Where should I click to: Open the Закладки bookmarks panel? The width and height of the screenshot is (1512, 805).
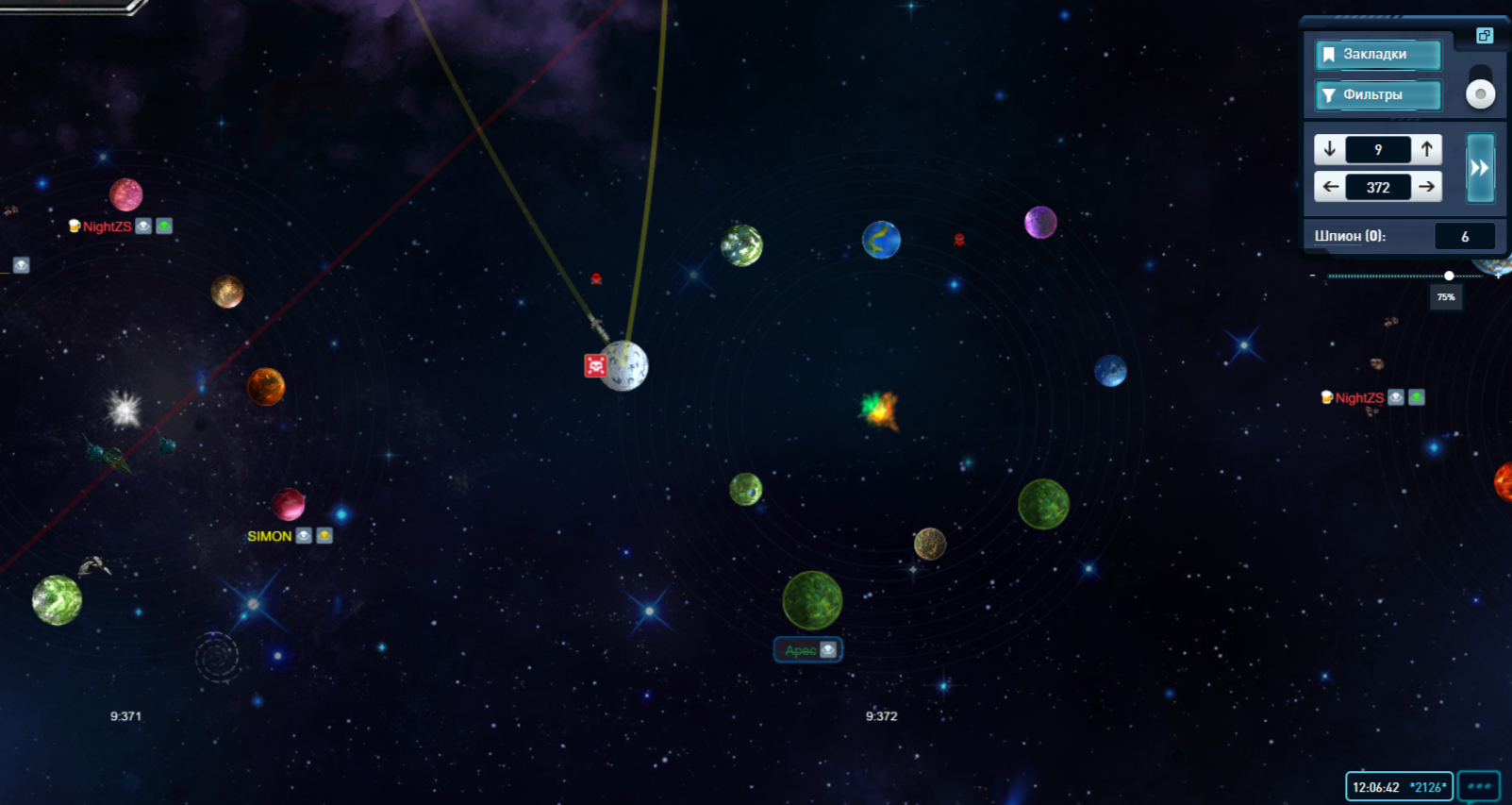pos(1377,55)
